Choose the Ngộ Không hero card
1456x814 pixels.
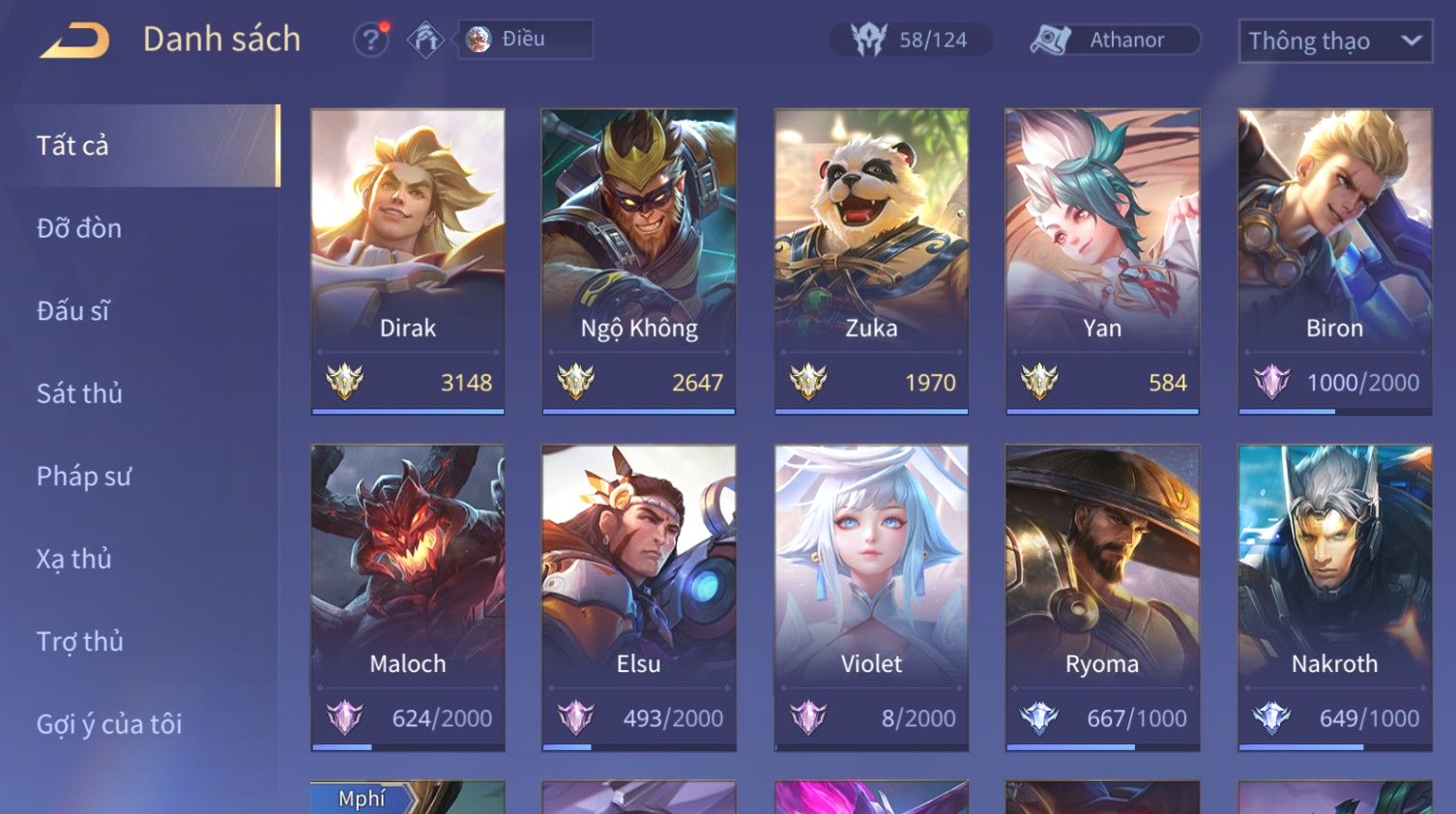coord(638,261)
